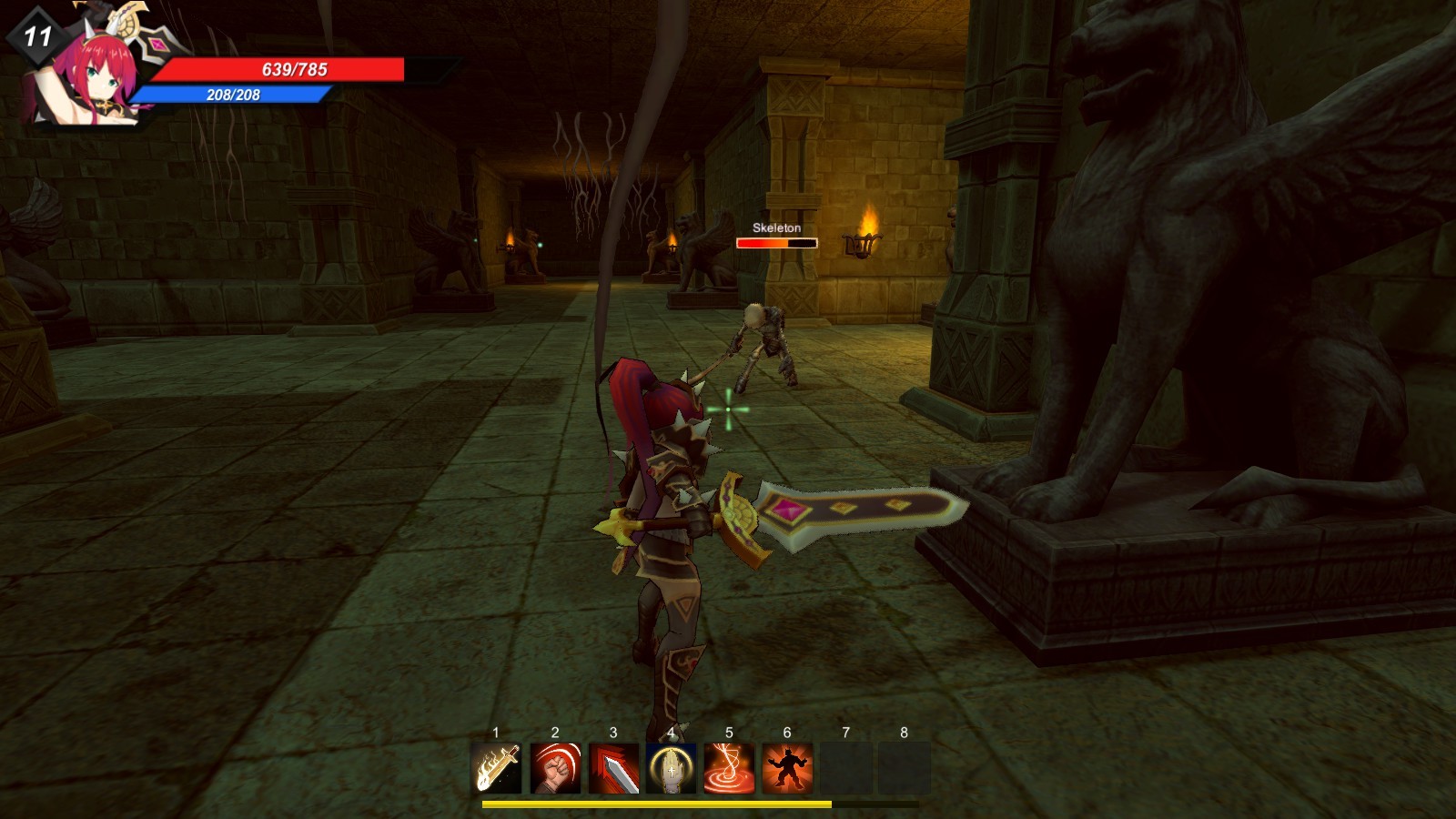The width and height of the screenshot is (1456, 819).
Task: Select the fist punch skill in slot 2
Action: (555, 767)
